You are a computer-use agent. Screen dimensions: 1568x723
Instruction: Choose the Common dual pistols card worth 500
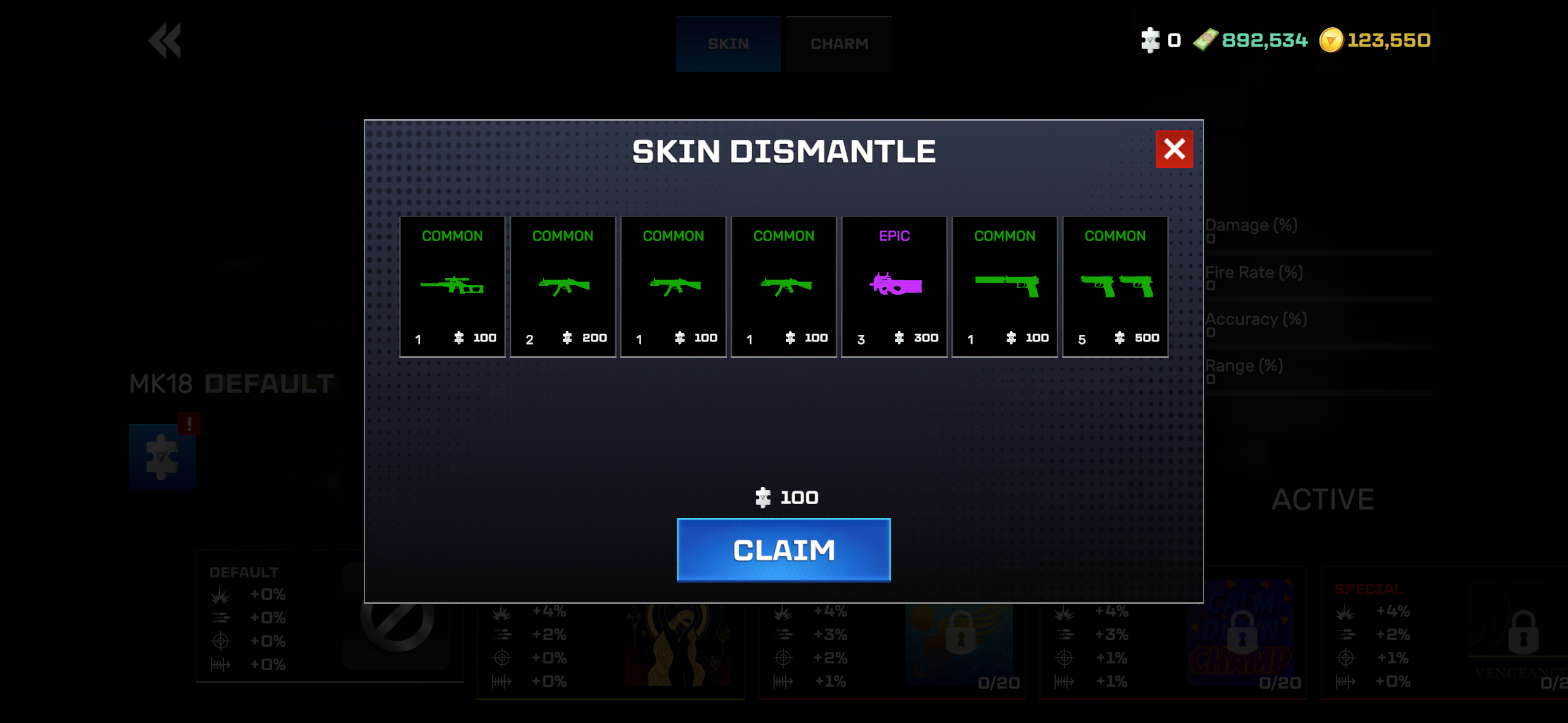pyautogui.click(x=1115, y=286)
